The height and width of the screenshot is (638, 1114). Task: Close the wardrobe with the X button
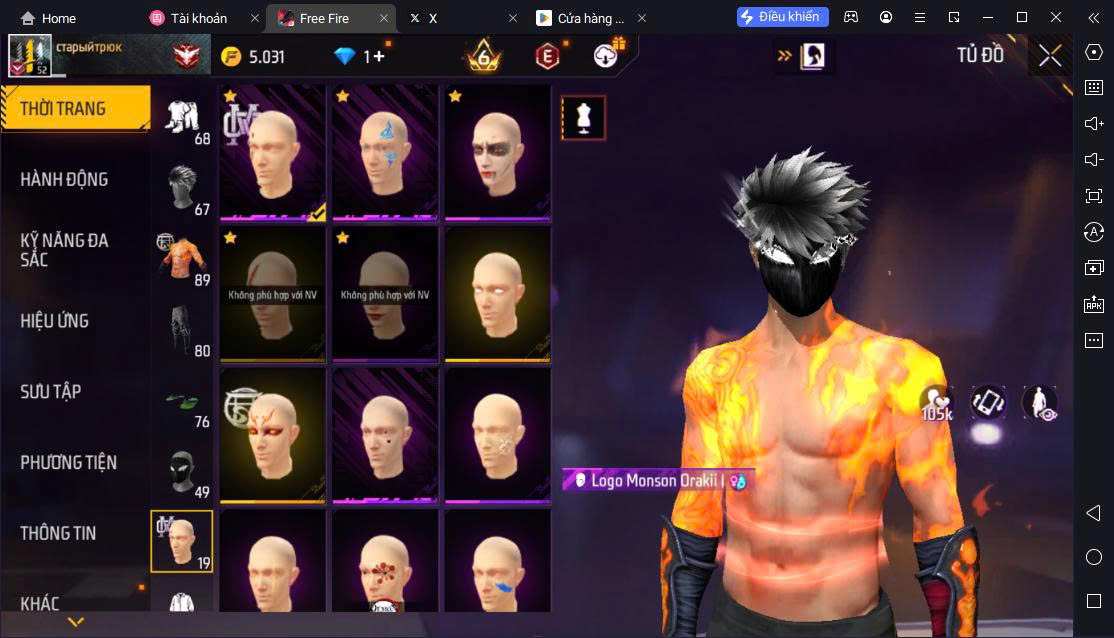1049,56
